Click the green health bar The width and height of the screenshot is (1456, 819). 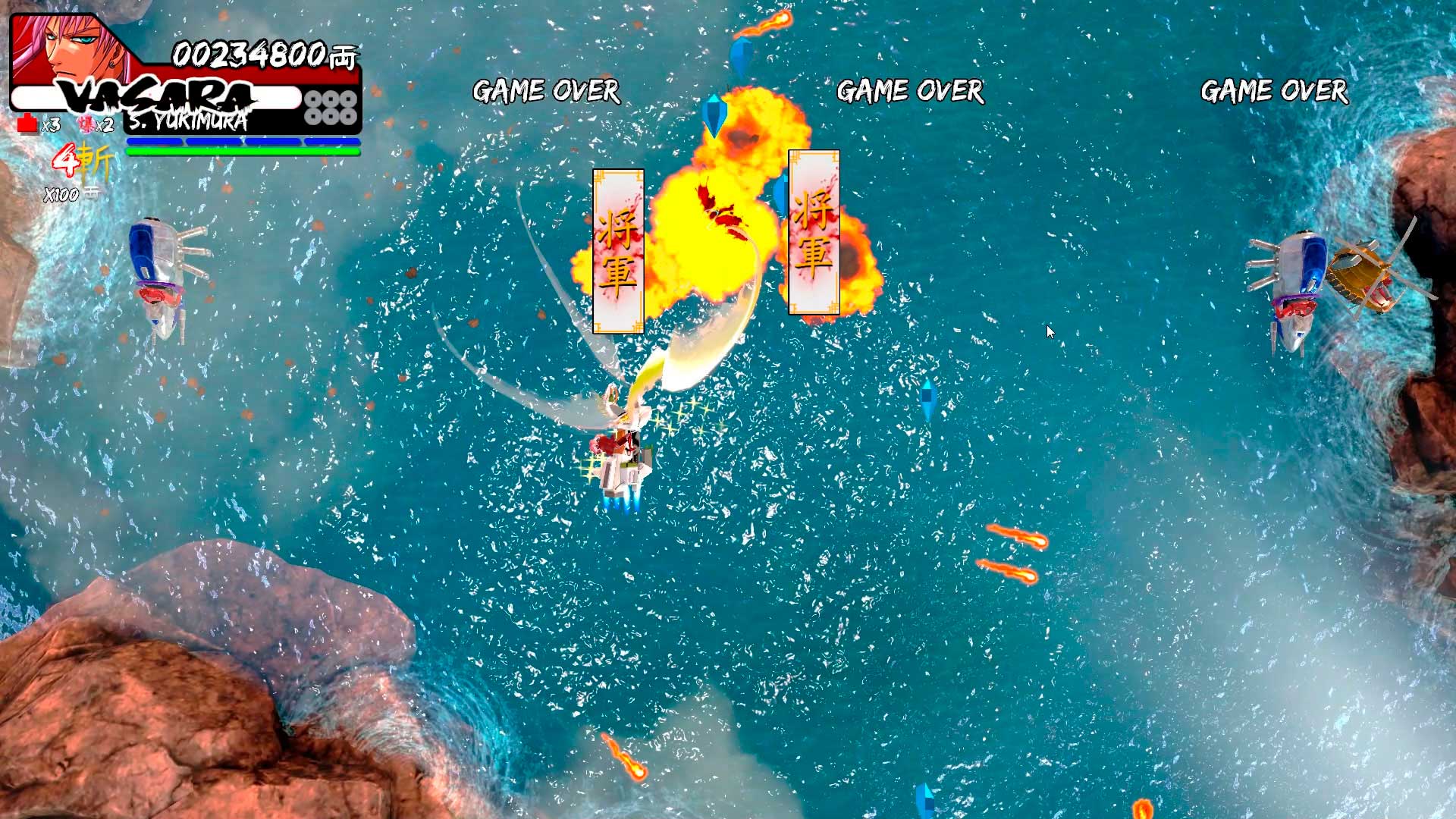(243, 151)
